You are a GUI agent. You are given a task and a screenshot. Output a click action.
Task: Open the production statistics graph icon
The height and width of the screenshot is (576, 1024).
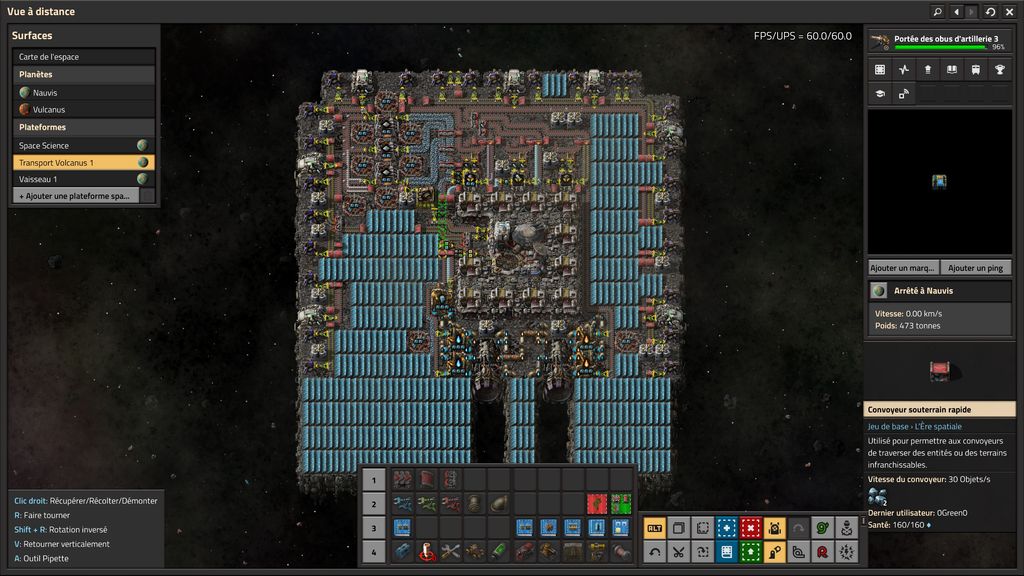904,70
